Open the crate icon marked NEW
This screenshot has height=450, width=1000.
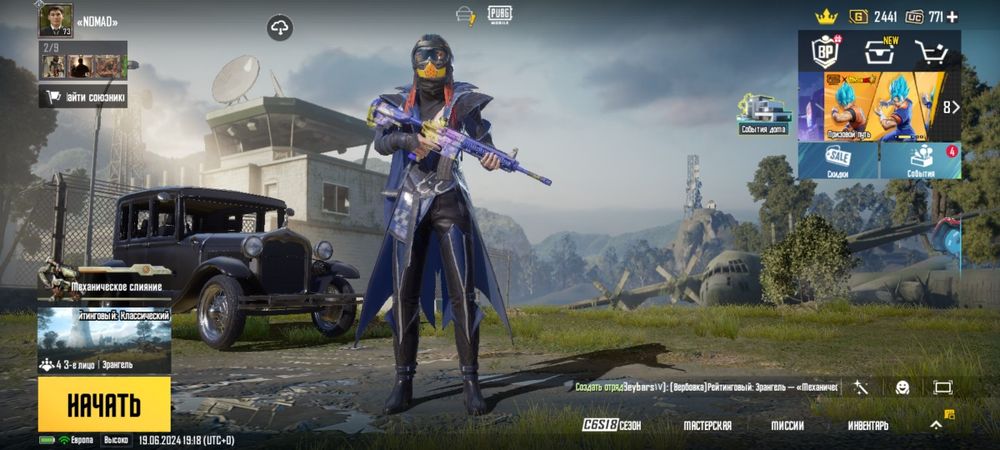880,51
